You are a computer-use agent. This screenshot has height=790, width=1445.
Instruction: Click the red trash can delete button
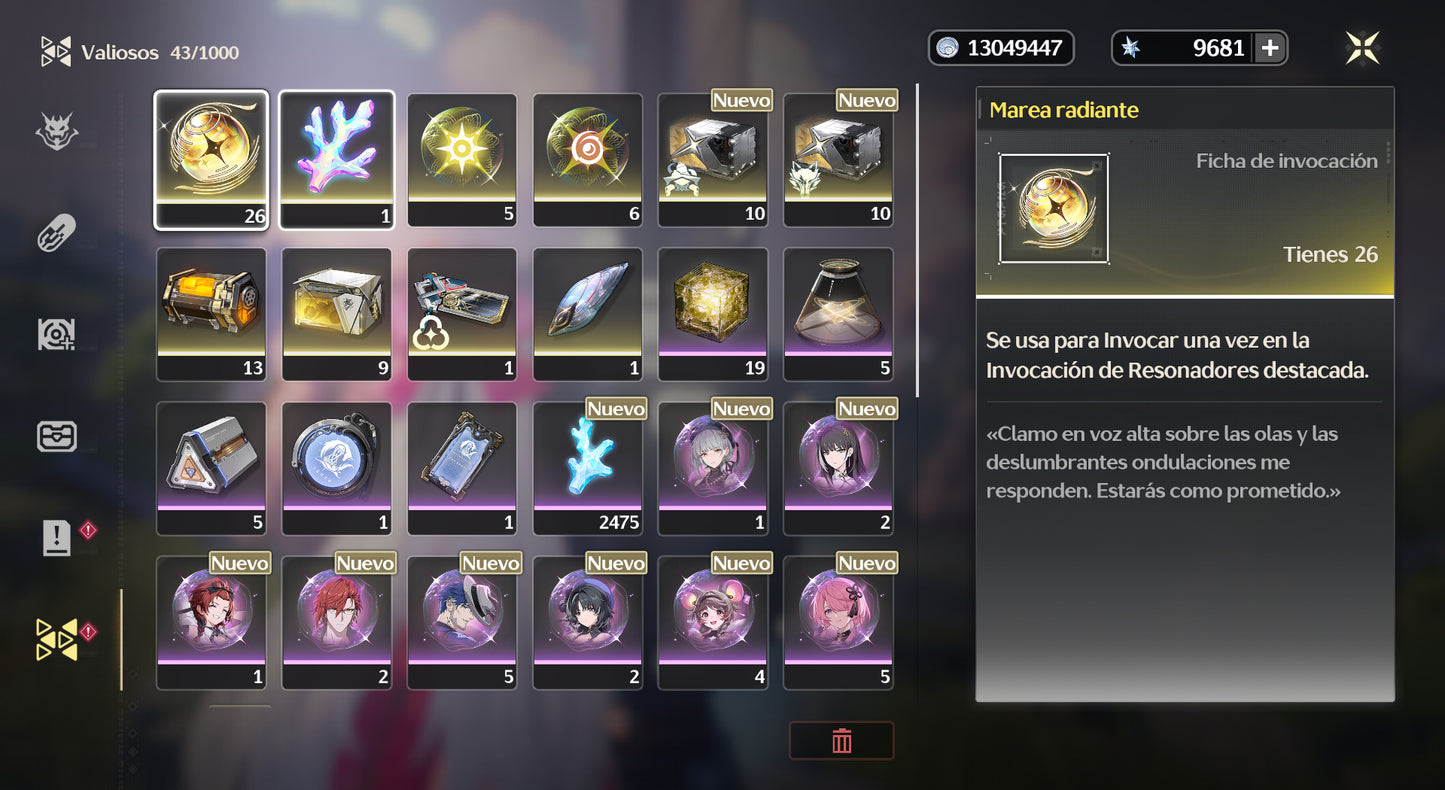click(841, 741)
